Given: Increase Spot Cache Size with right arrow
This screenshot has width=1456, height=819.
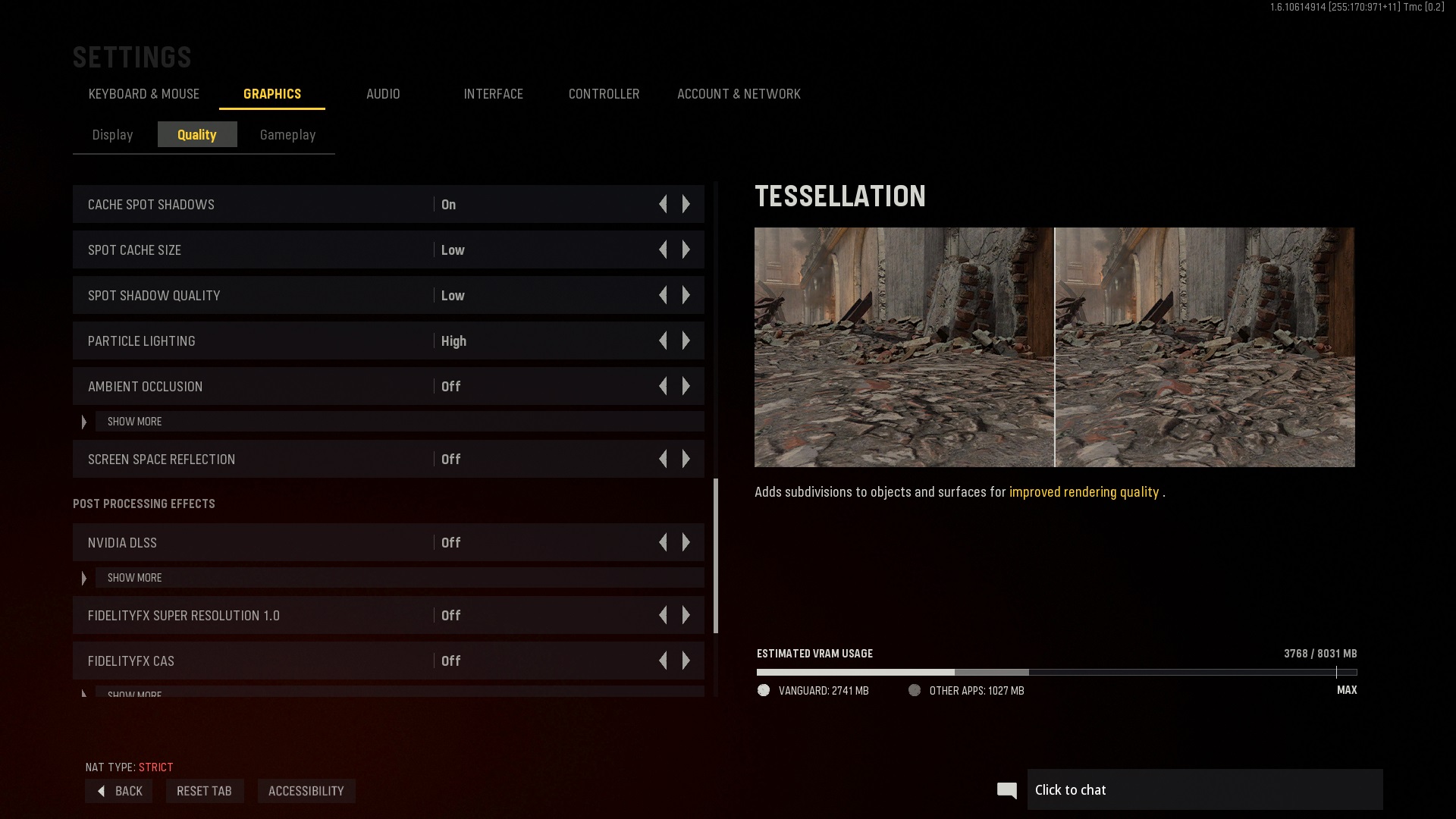Looking at the screenshot, I should click(x=686, y=250).
